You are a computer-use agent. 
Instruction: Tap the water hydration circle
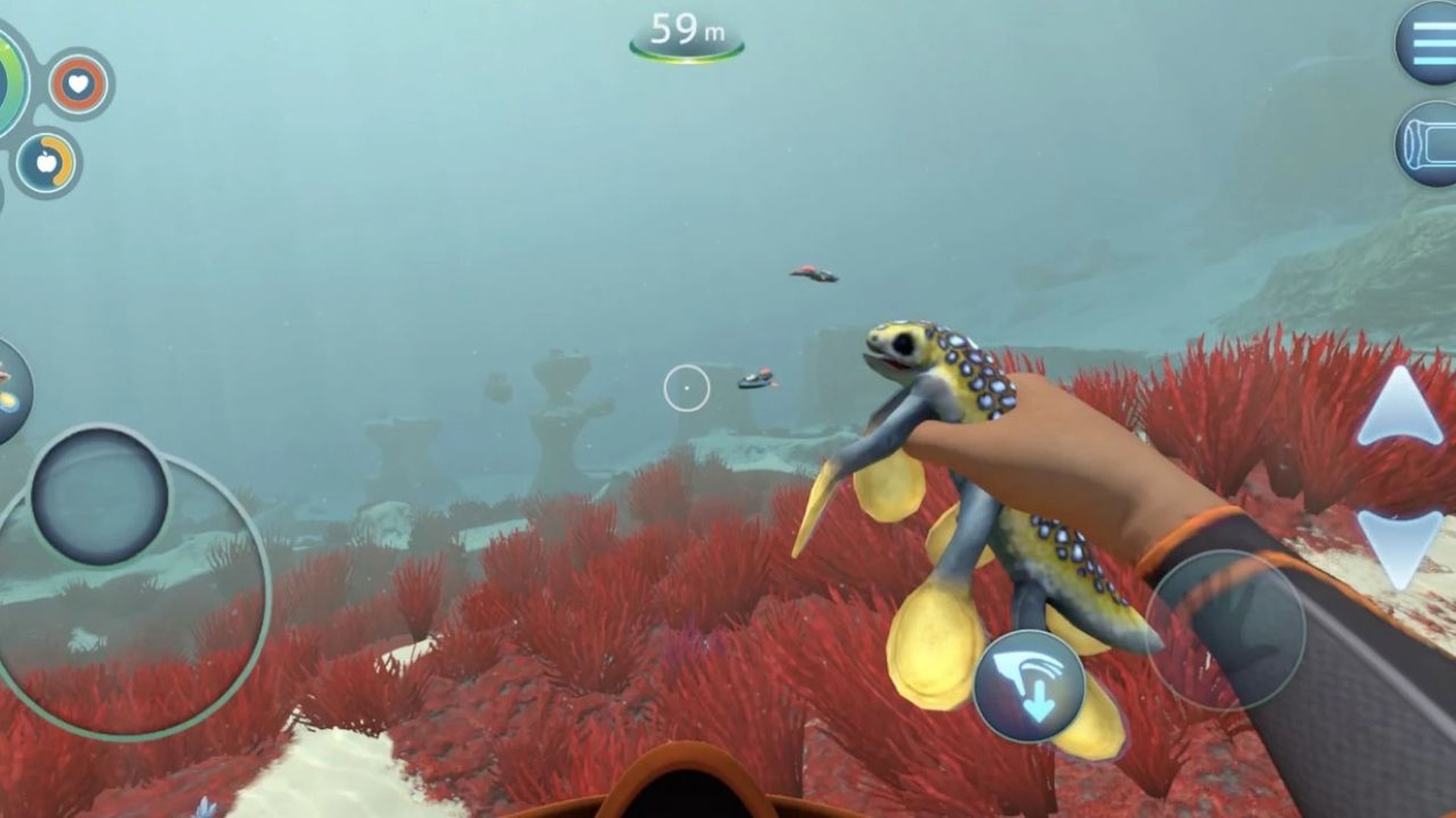pyautogui.click(x=5, y=195)
